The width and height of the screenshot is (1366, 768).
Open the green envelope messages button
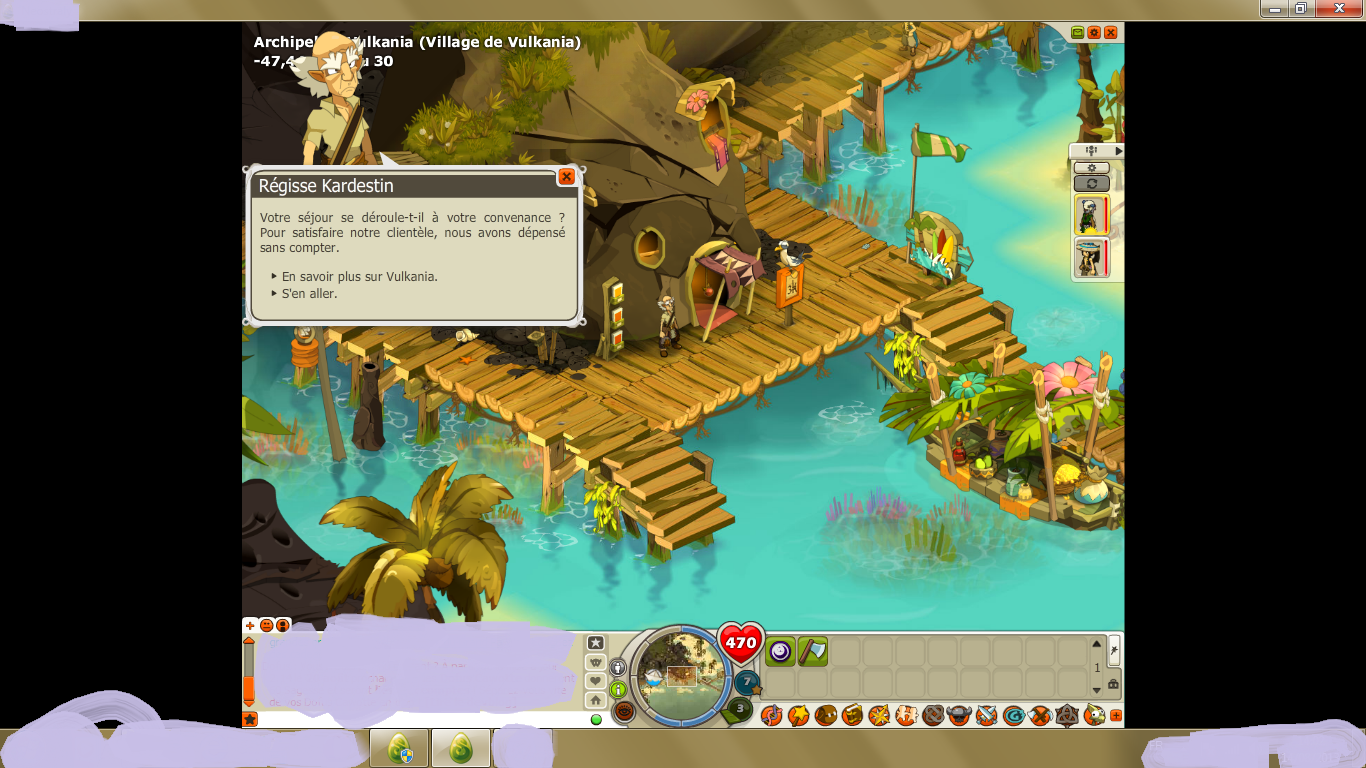(1077, 33)
